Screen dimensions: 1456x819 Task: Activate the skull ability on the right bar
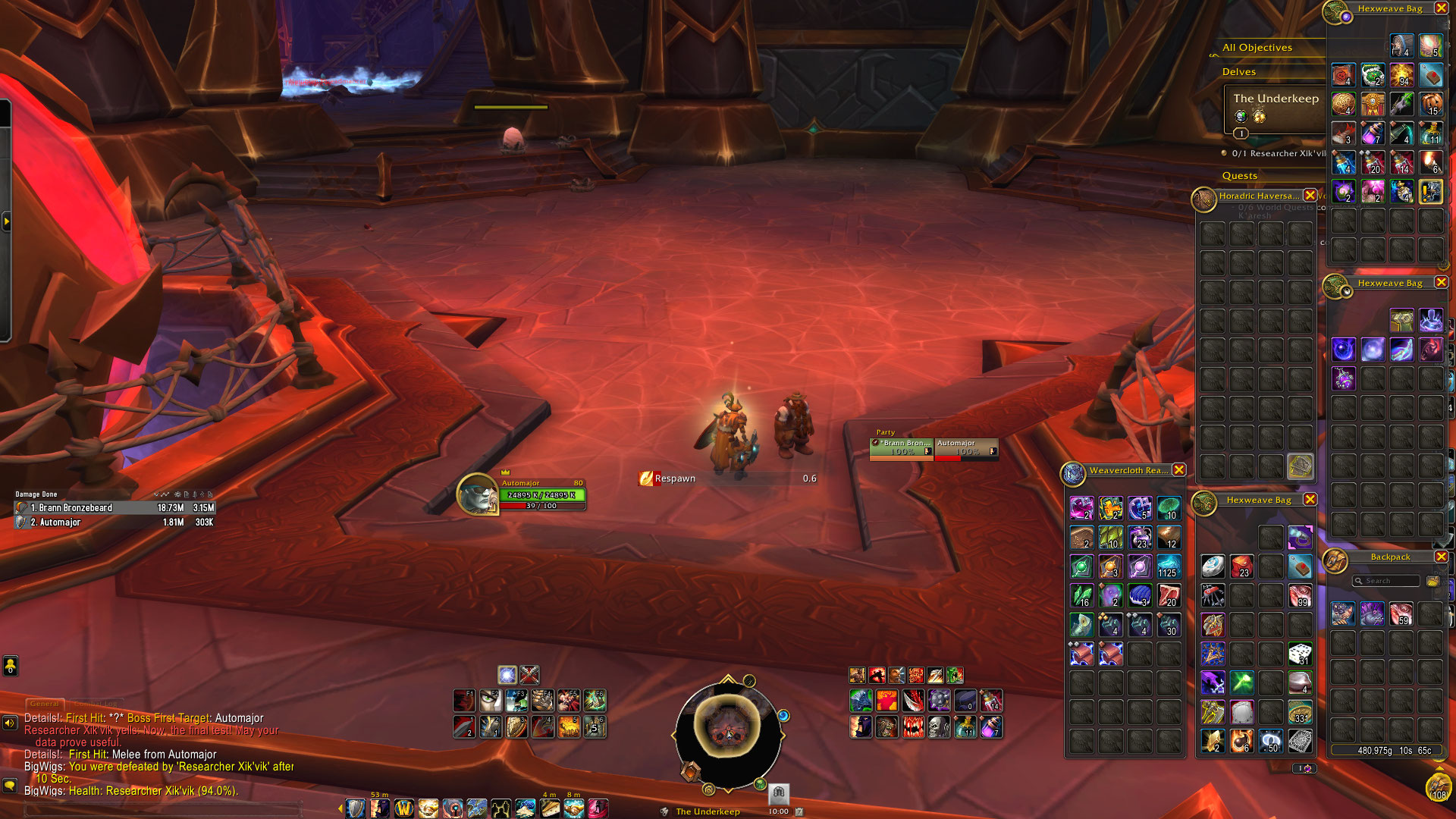939,728
